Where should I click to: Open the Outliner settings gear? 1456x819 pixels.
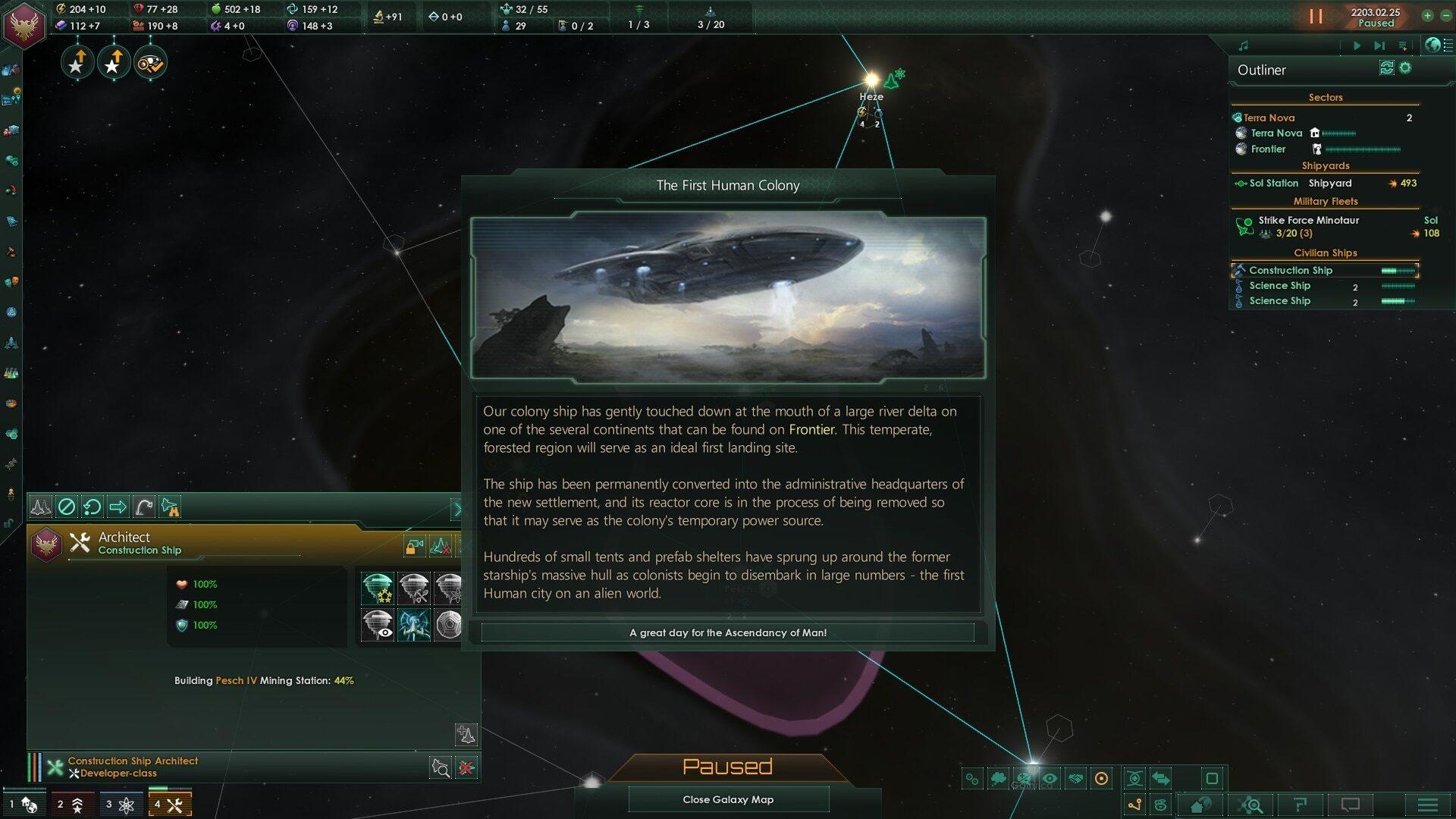click(x=1405, y=68)
